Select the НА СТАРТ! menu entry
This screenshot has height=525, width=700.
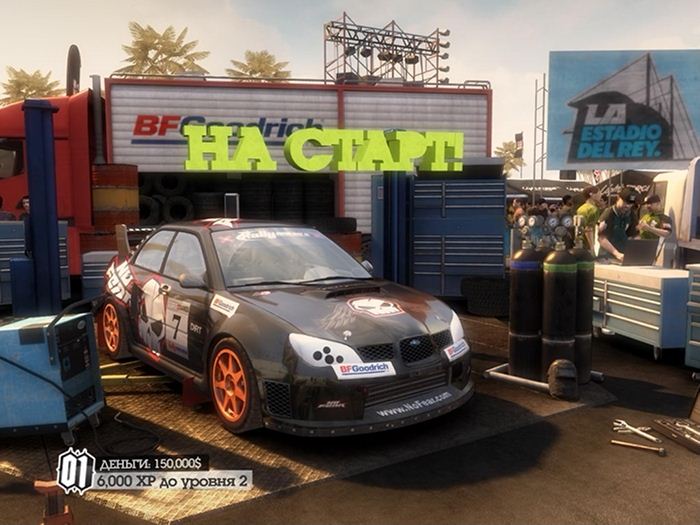click(x=323, y=148)
